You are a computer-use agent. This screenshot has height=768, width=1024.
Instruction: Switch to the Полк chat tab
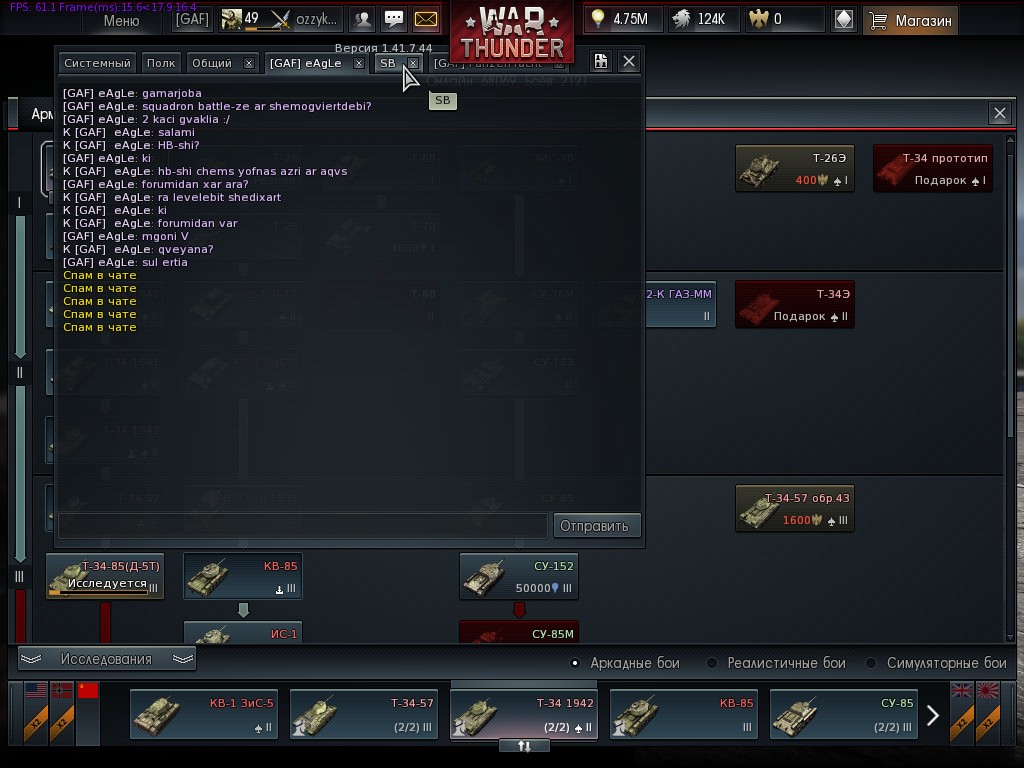click(x=160, y=63)
